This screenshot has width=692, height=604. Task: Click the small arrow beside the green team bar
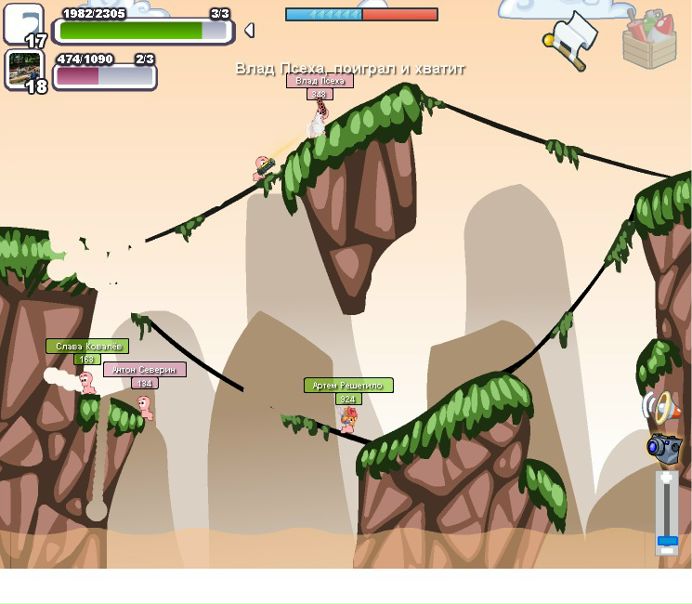click(x=249, y=30)
